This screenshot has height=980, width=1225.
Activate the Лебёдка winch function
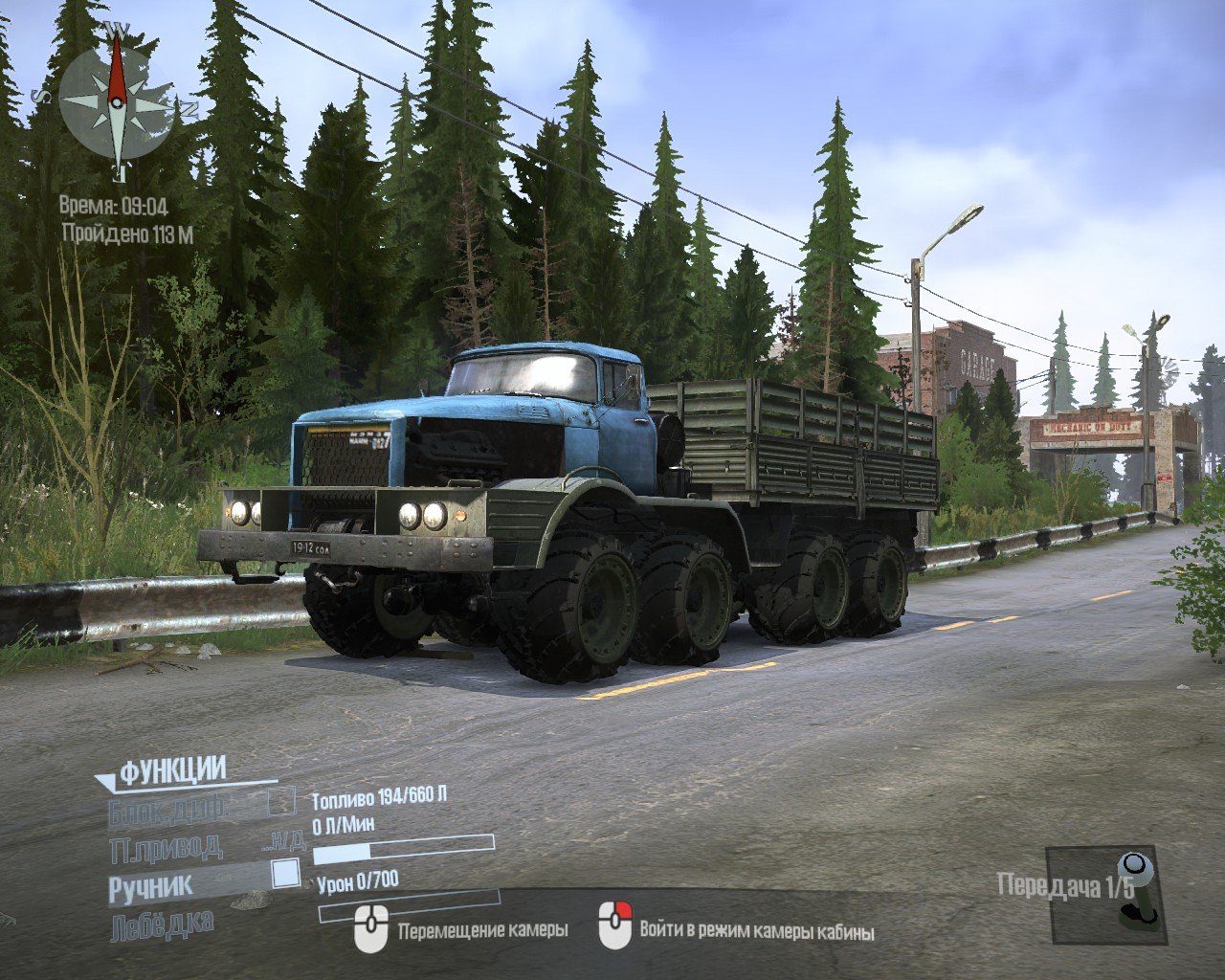click(x=162, y=924)
